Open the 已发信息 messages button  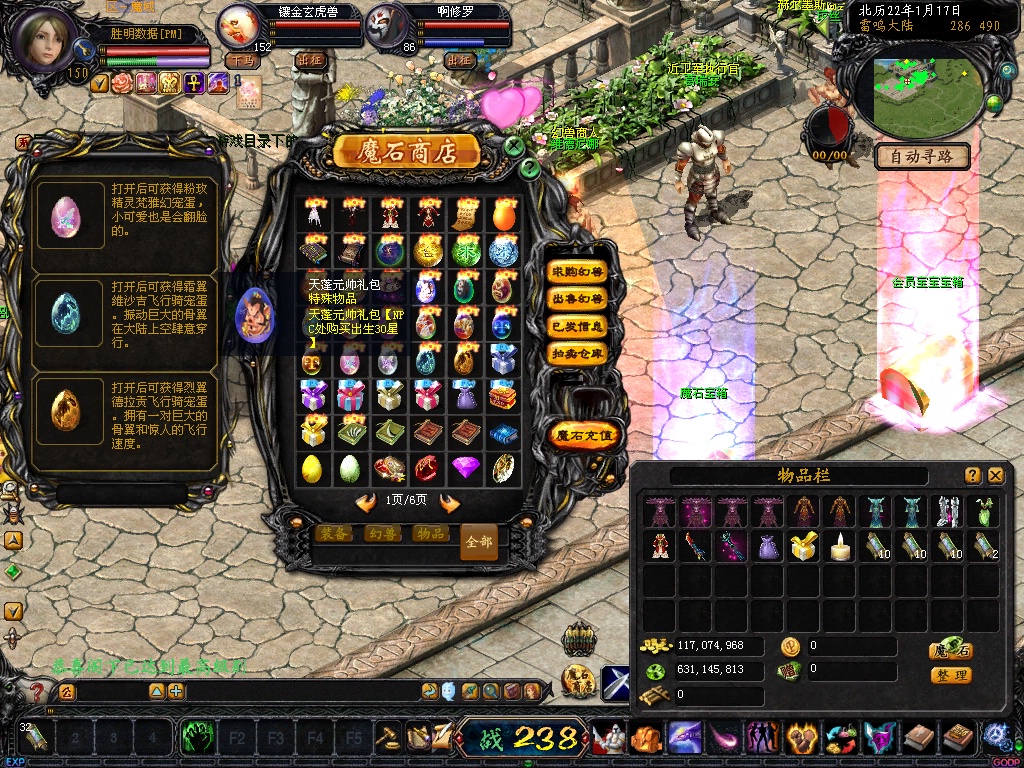click(x=578, y=326)
